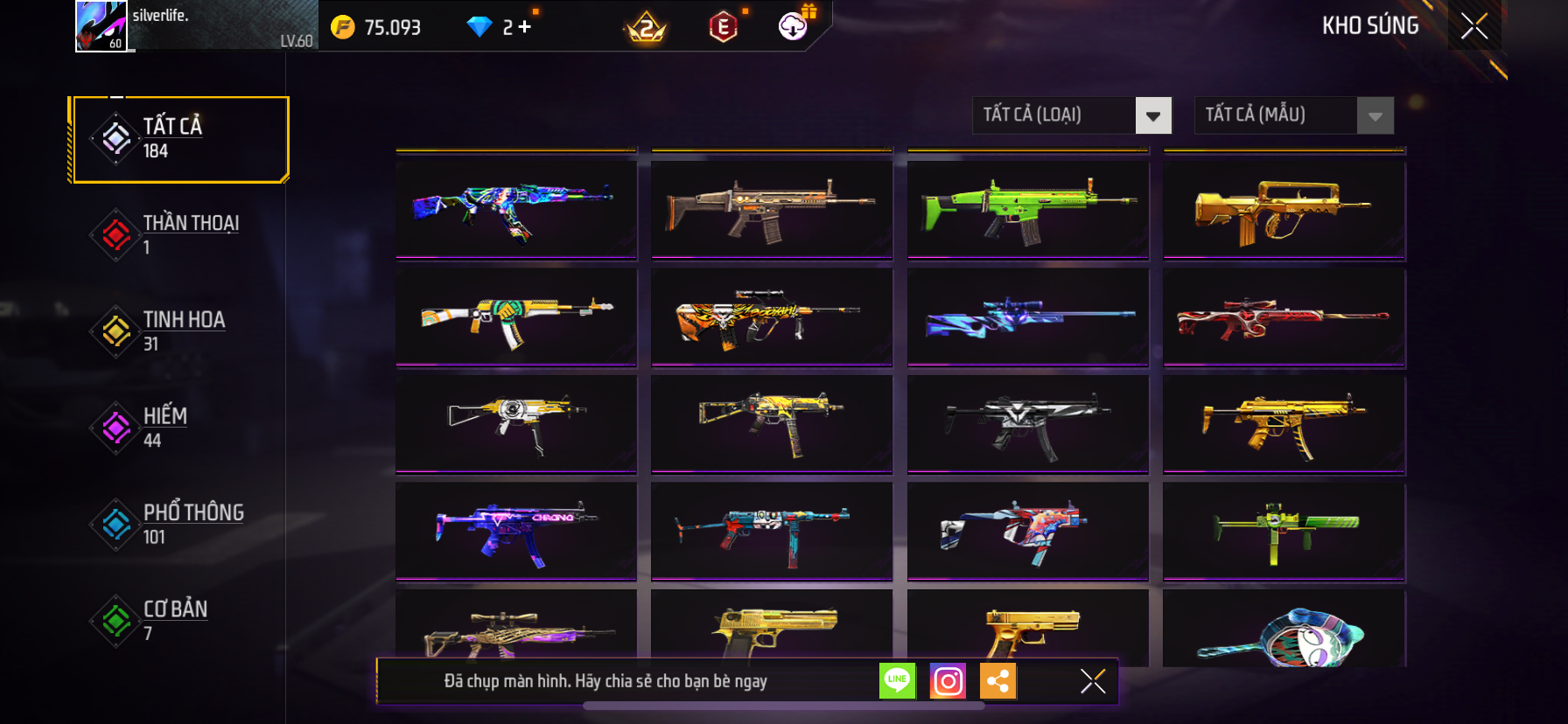This screenshot has width=1568, height=724.
Task: Expand the TẤT CẢ (MẪU) dropdown
Action: click(1293, 115)
